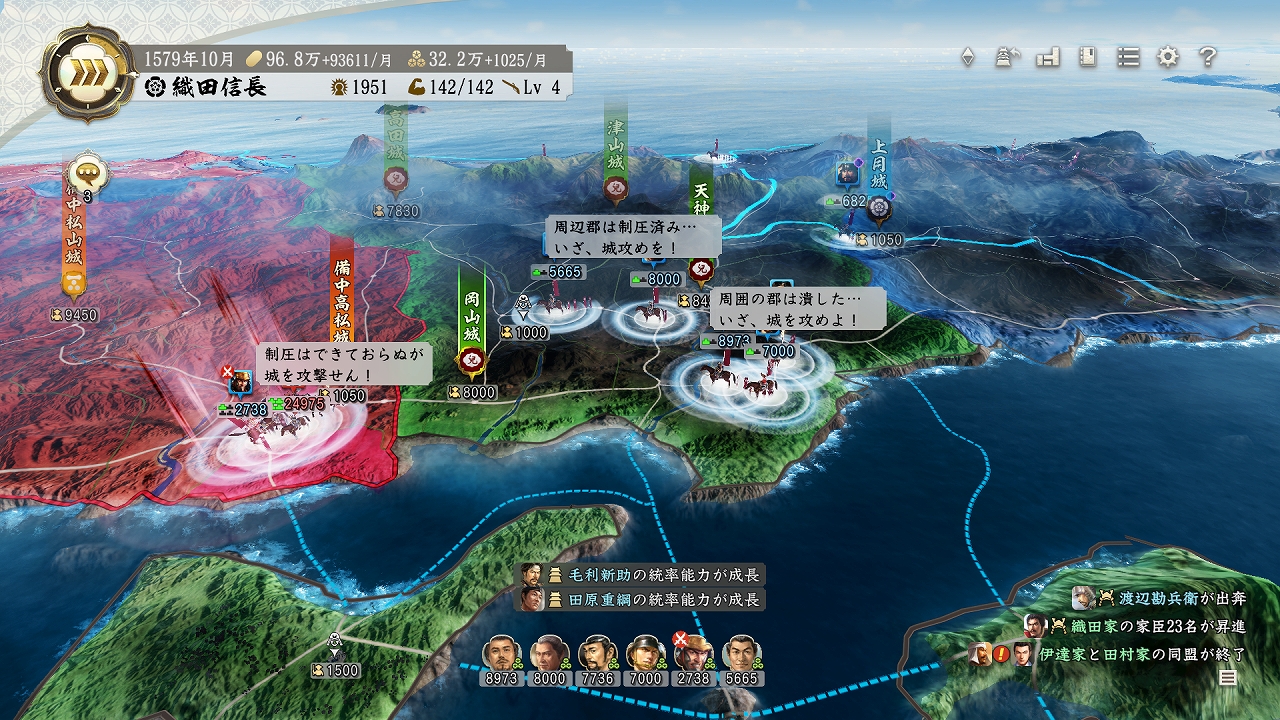Select the commander portrait with 7736 troops
The image size is (1280, 720).
click(597, 653)
